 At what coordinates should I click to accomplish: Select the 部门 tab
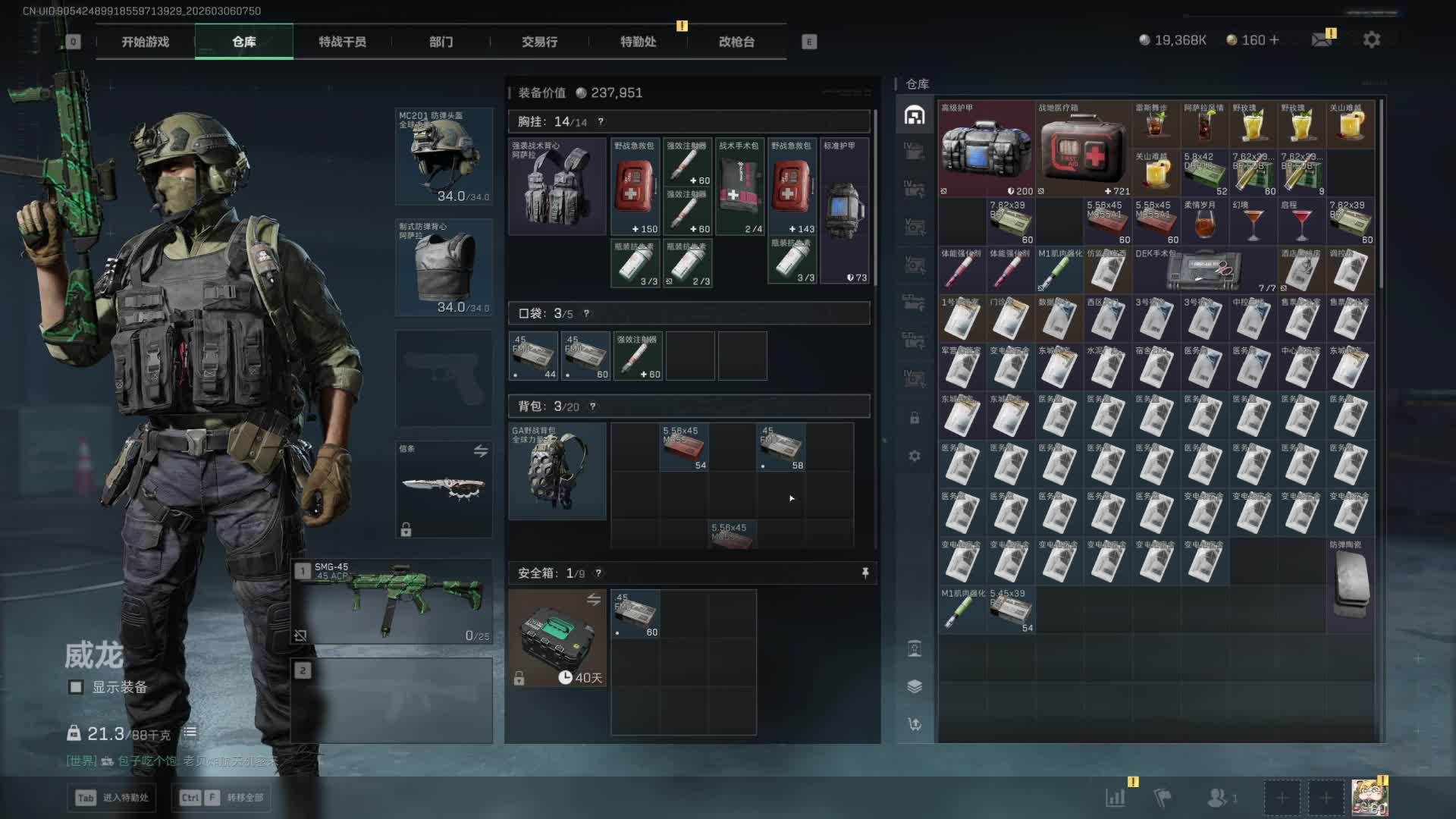click(x=441, y=42)
